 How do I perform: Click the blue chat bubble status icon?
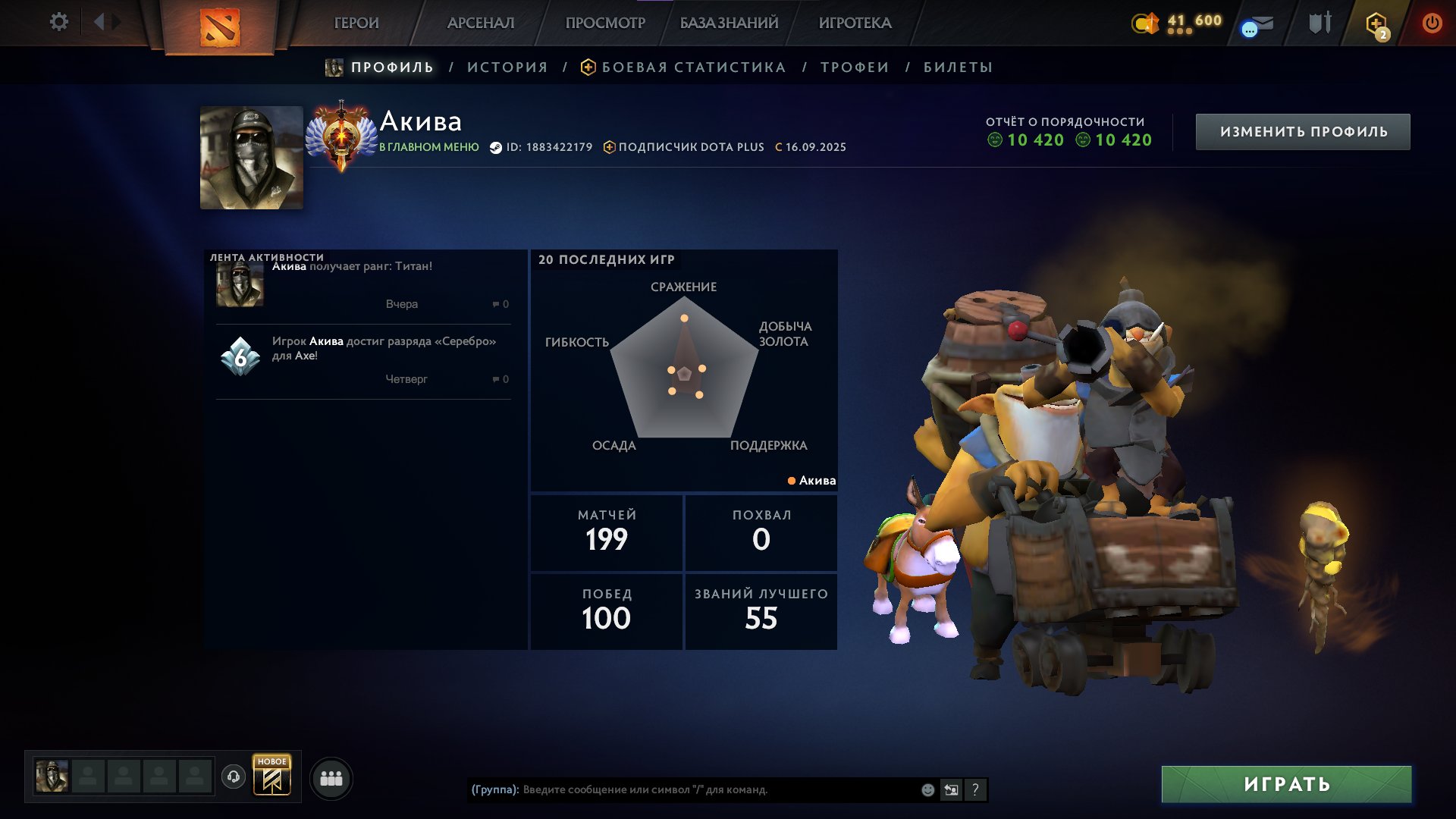(1248, 29)
